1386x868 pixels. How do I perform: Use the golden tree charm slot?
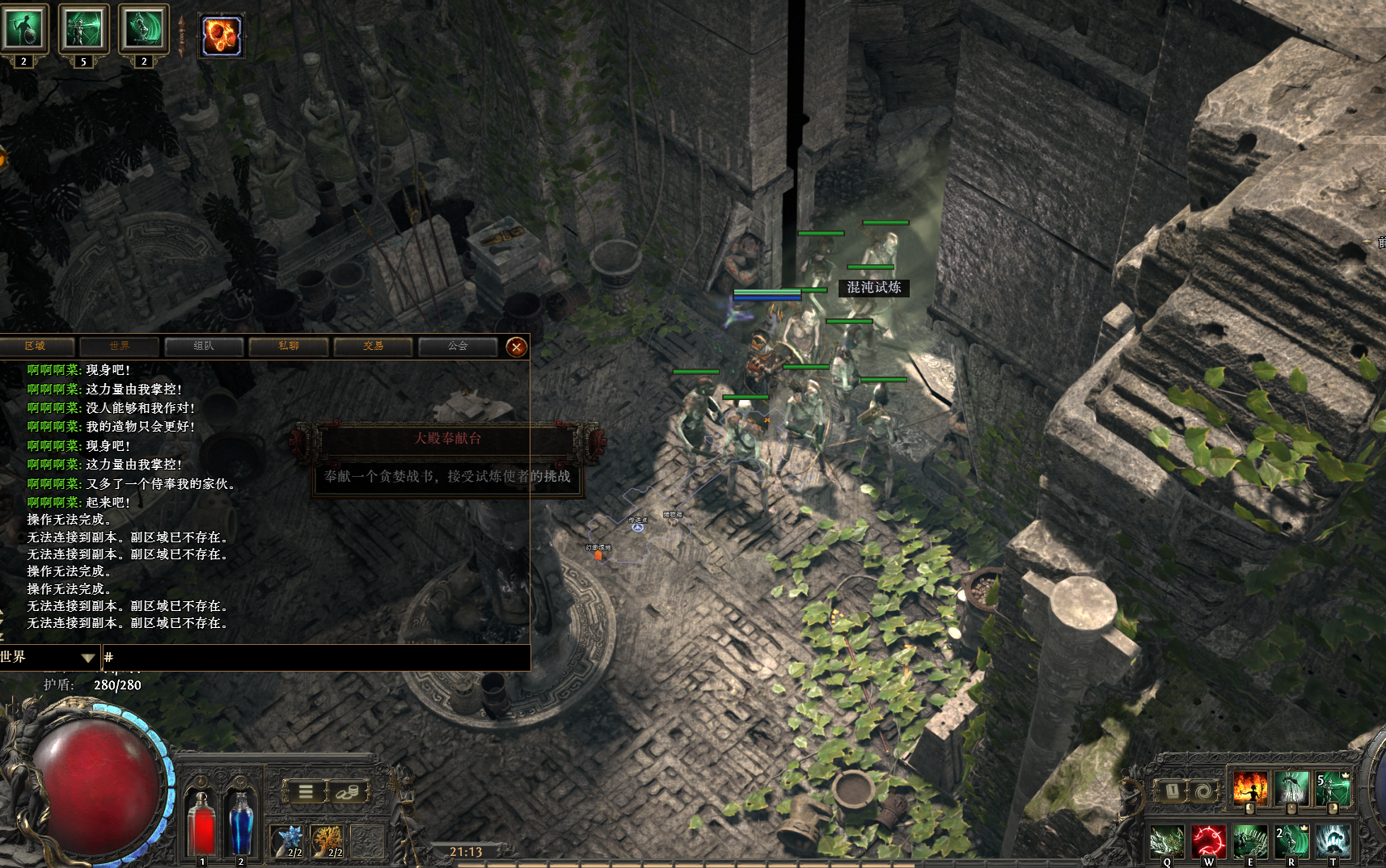328,841
